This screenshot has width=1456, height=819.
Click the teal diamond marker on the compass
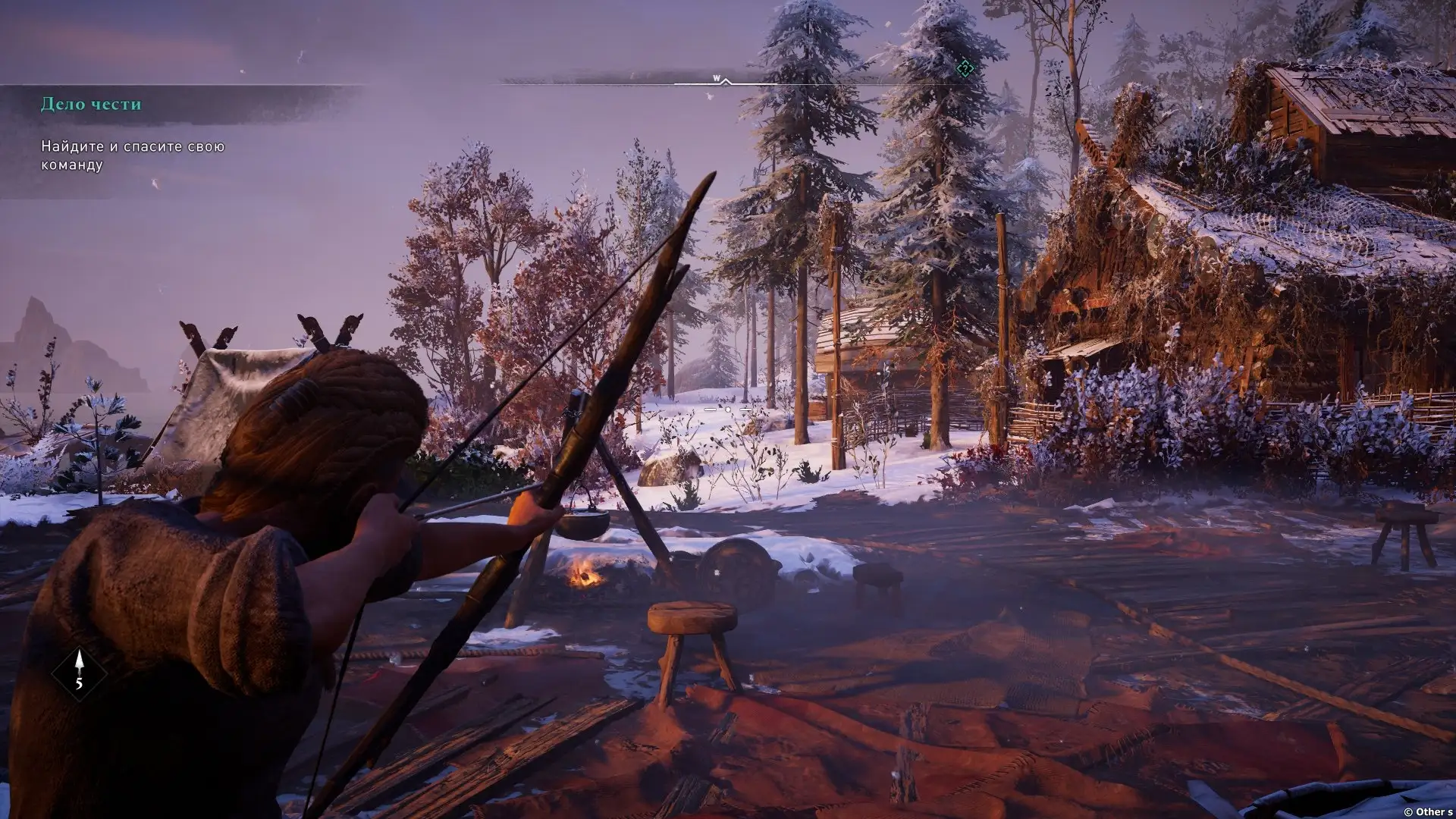click(965, 69)
